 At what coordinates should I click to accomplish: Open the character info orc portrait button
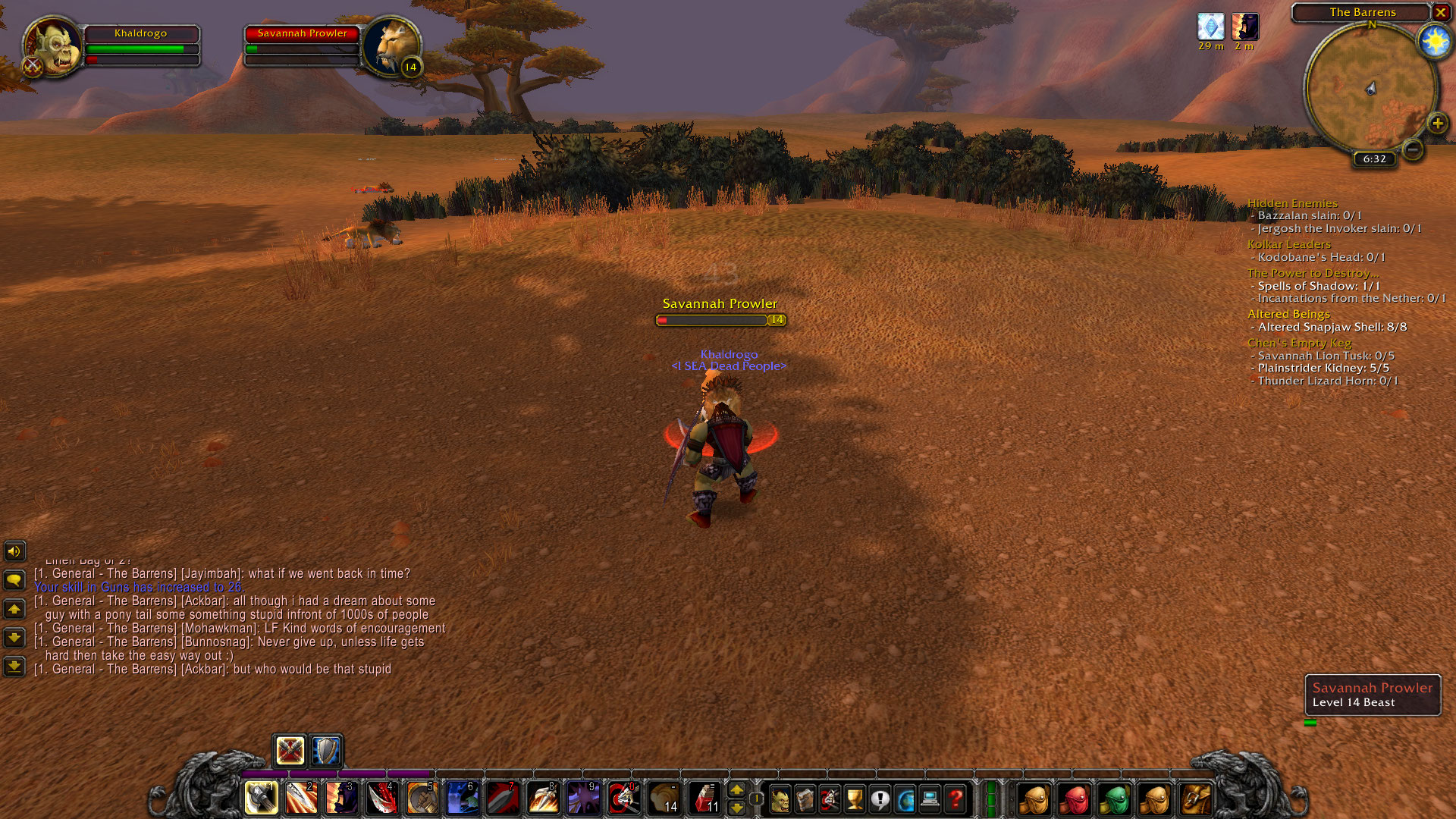pos(780,799)
